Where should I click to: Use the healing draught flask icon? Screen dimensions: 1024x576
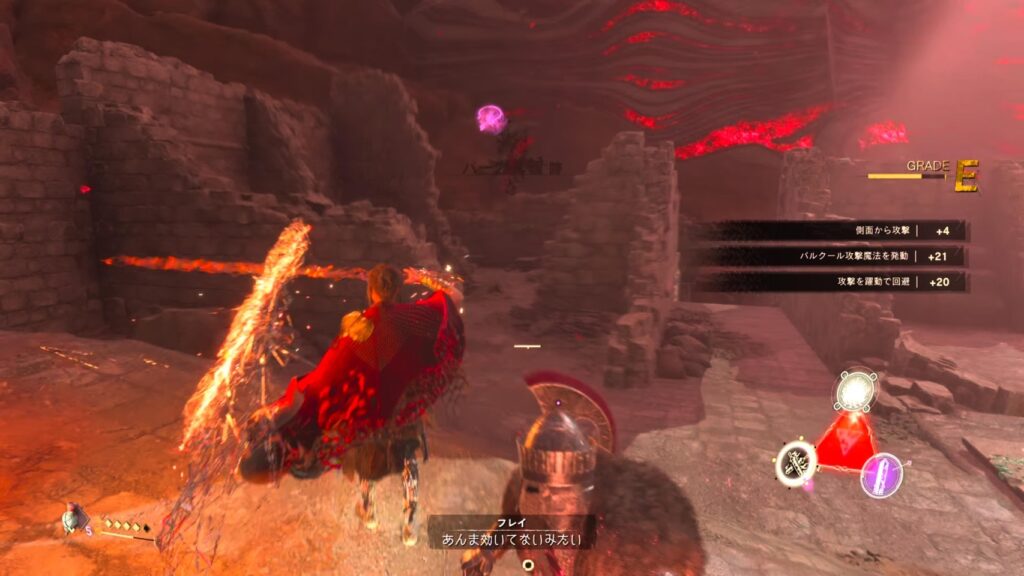[x=72, y=518]
